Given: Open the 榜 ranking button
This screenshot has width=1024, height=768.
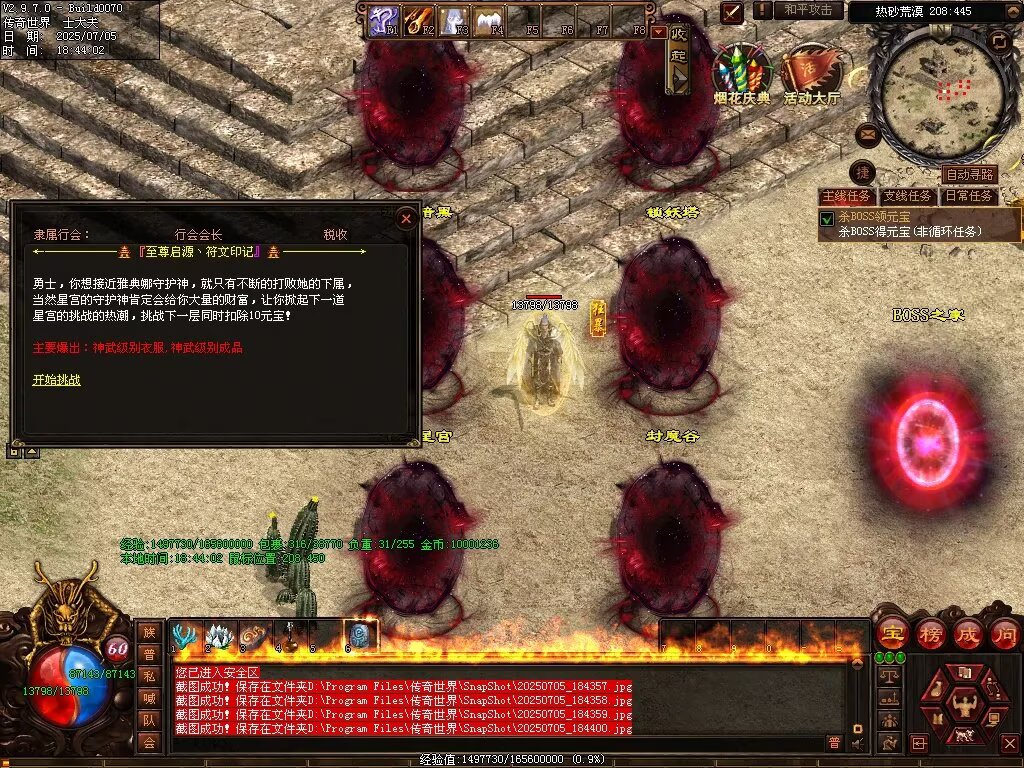Looking at the screenshot, I should [929, 633].
